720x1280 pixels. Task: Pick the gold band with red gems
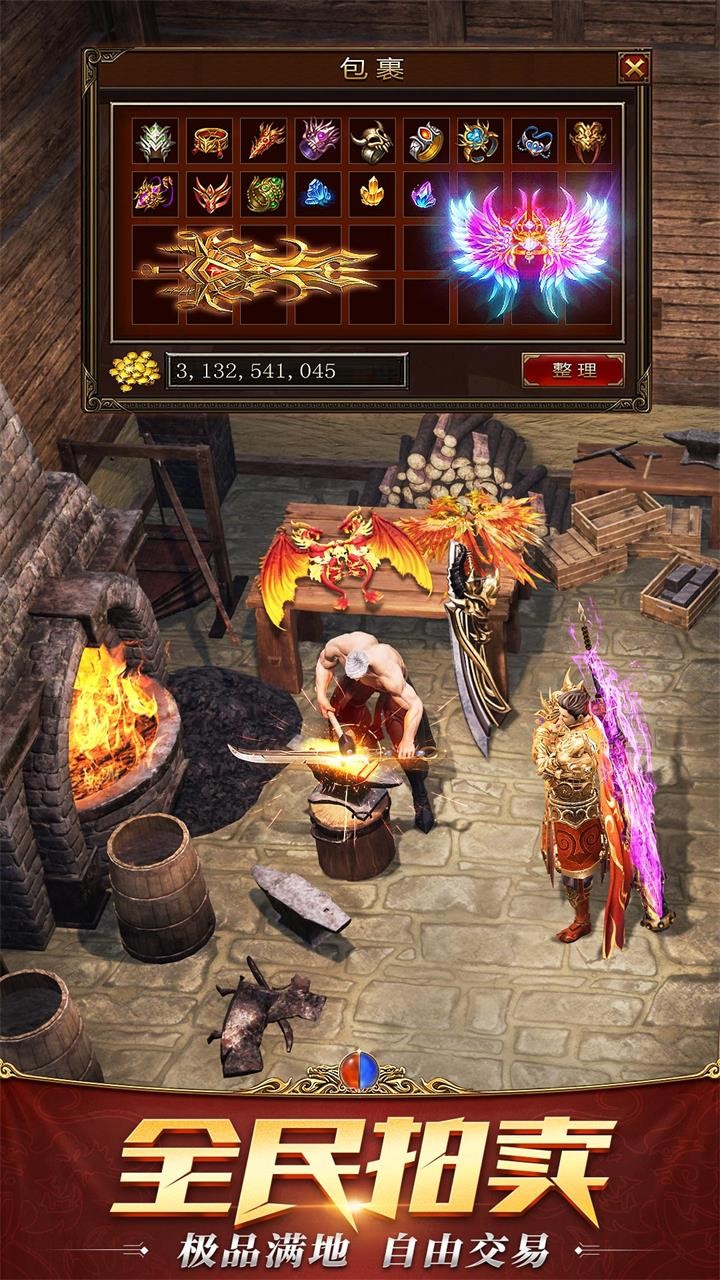pyautogui.click(x=210, y=140)
